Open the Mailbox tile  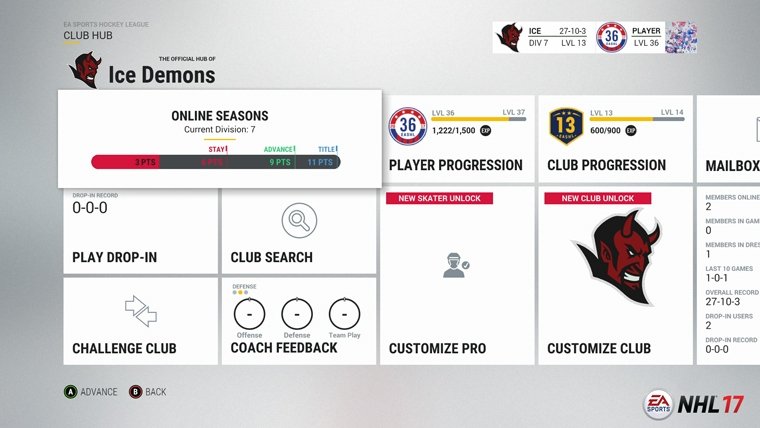point(730,140)
